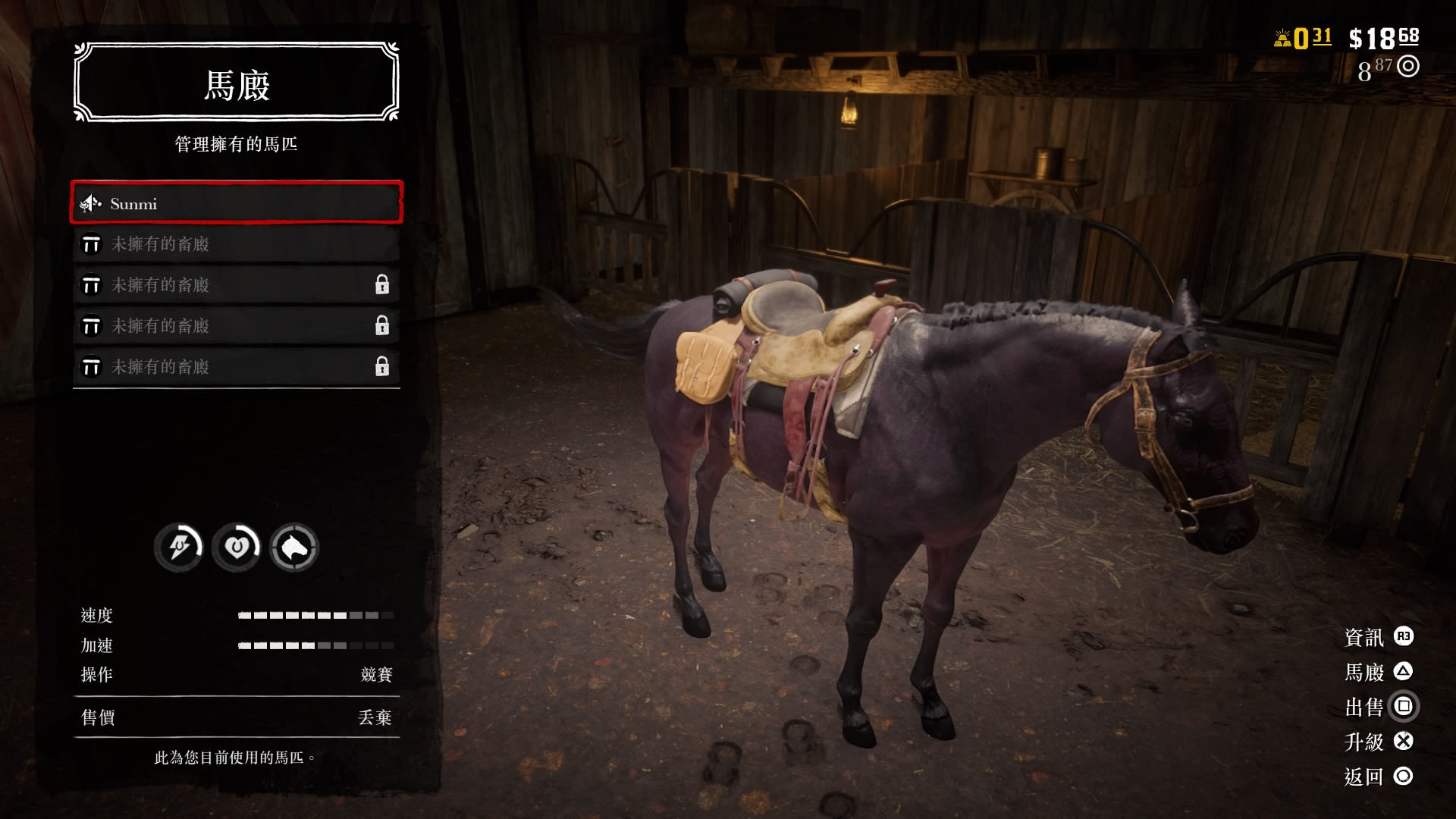Click the horse head icon
Viewport: 1456px width, 819px height.
(x=294, y=547)
